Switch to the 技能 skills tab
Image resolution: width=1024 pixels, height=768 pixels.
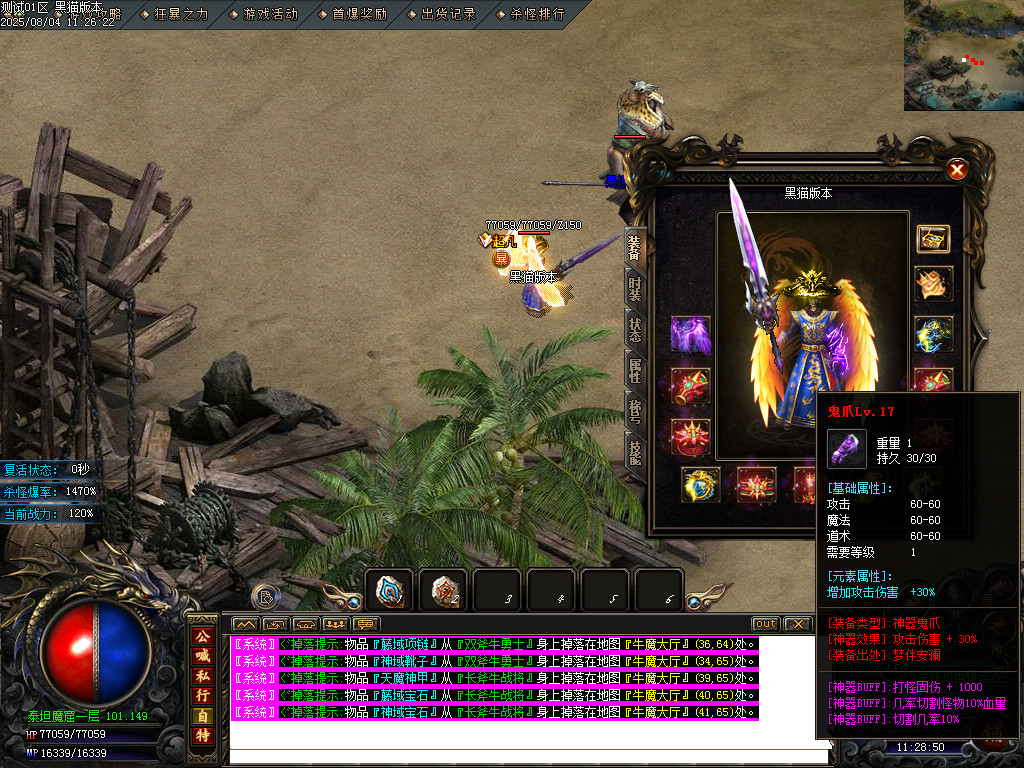[x=635, y=452]
